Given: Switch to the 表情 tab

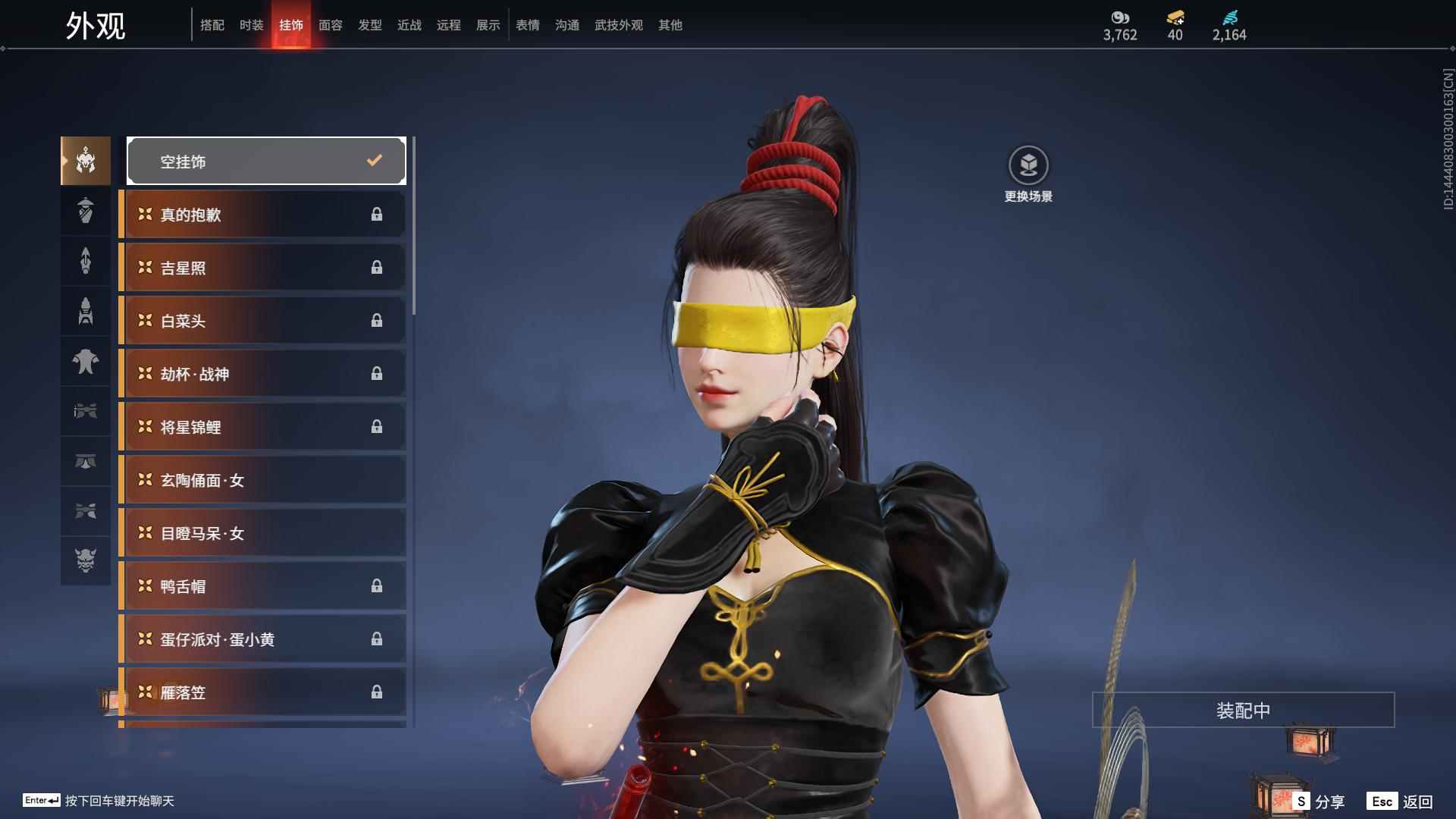Looking at the screenshot, I should (x=527, y=25).
